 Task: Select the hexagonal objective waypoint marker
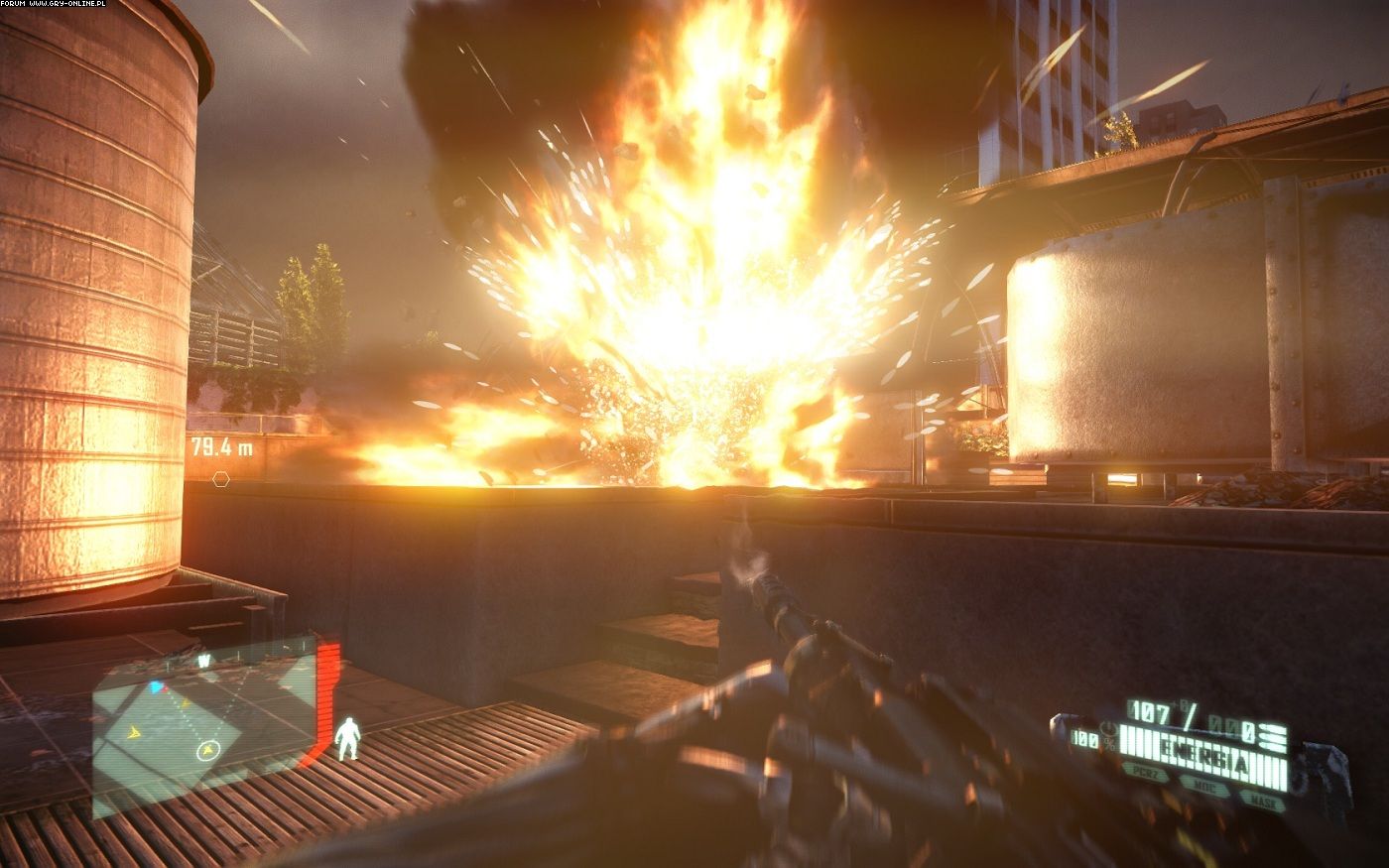pos(220,479)
